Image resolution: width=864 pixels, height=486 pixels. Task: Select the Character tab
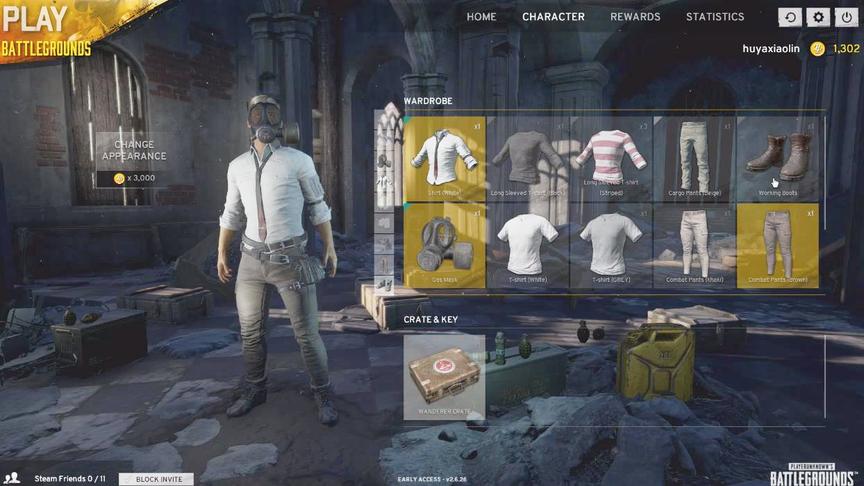pos(553,17)
